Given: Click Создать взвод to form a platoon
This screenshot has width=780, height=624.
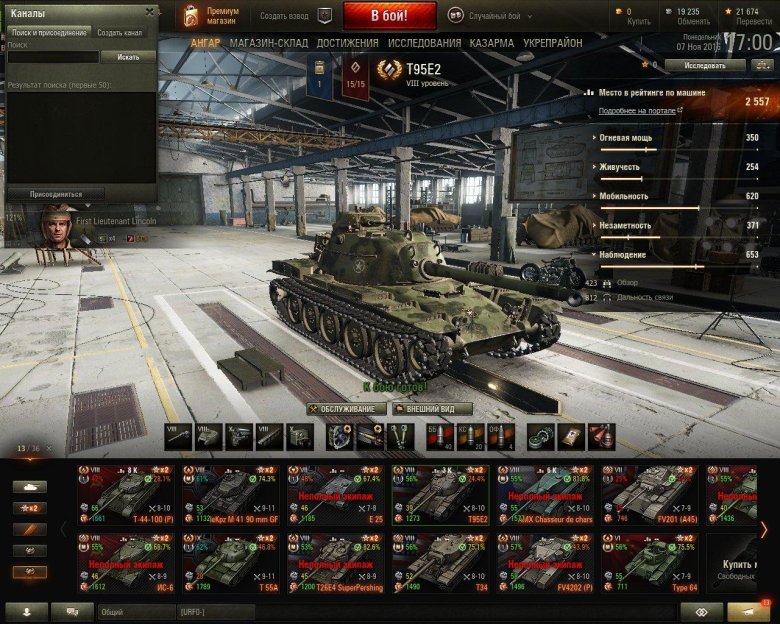Looking at the screenshot, I should click(285, 16).
